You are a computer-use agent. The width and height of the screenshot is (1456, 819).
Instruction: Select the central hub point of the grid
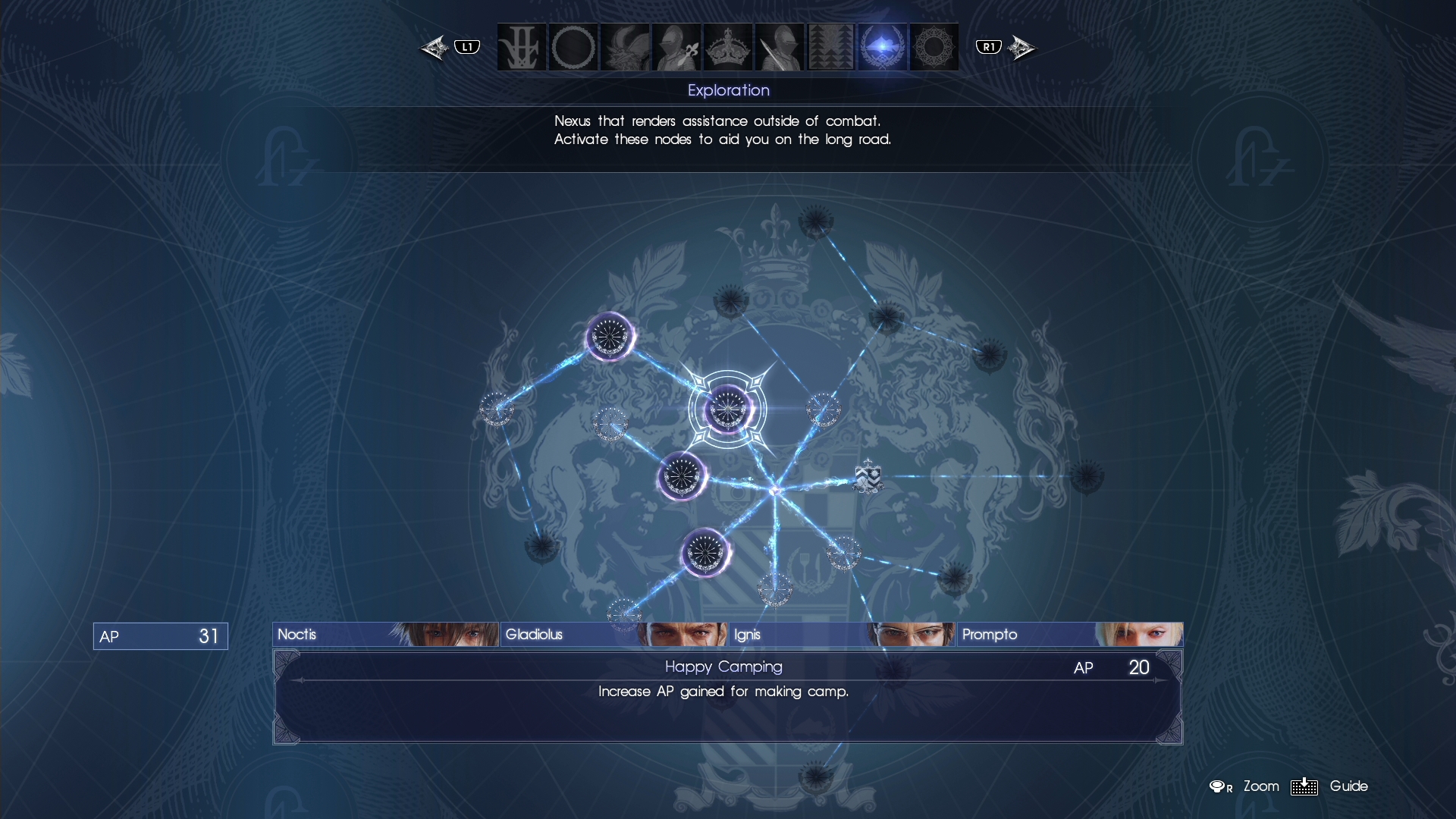coord(774,491)
